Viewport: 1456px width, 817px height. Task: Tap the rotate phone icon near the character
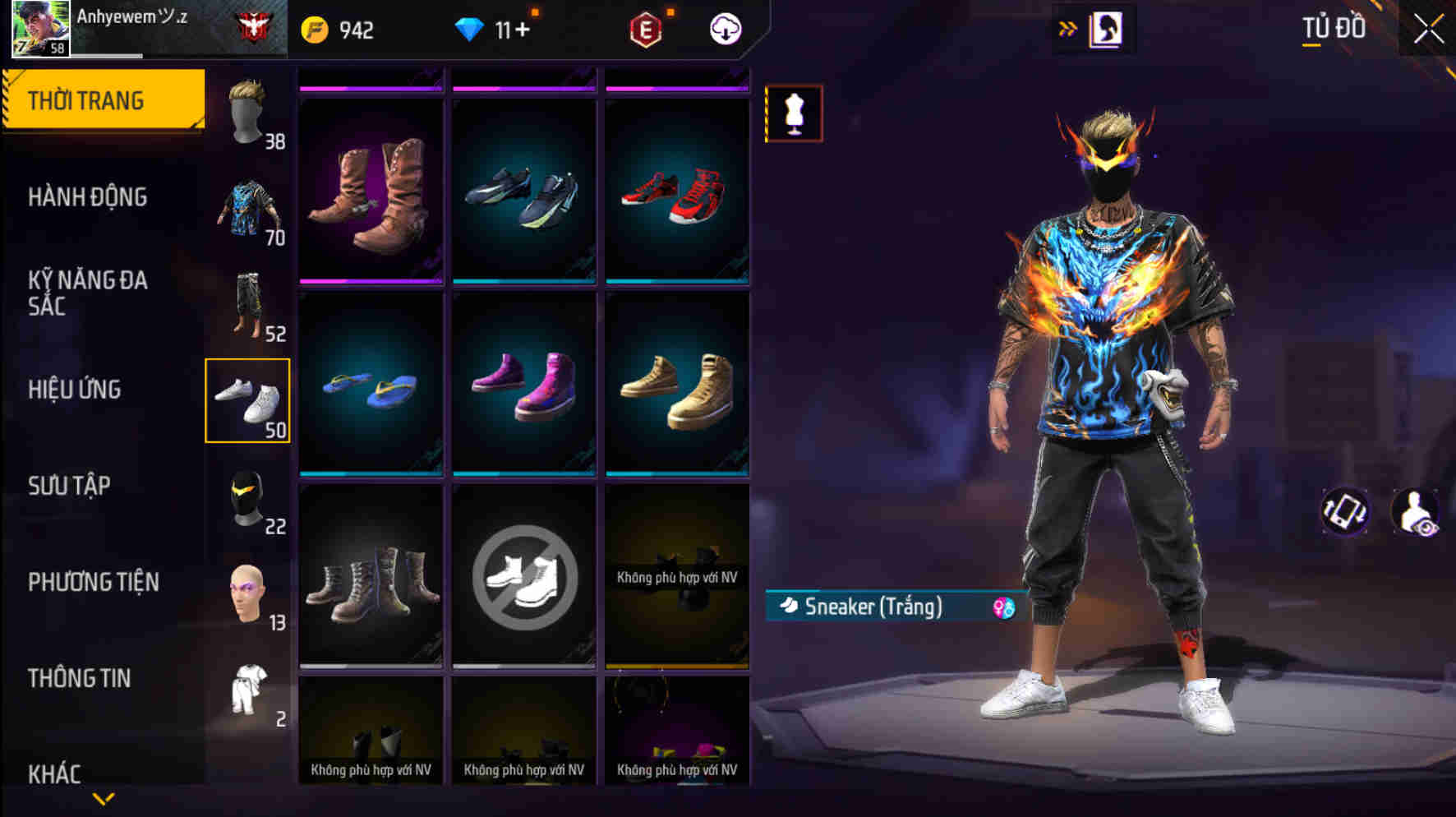tap(1346, 510)
